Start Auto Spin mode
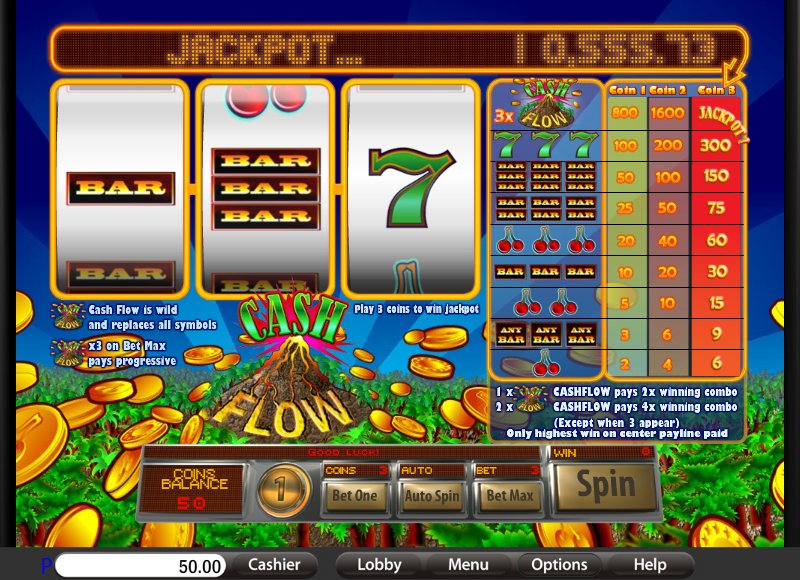800x580 pixels. click(431, 495)
